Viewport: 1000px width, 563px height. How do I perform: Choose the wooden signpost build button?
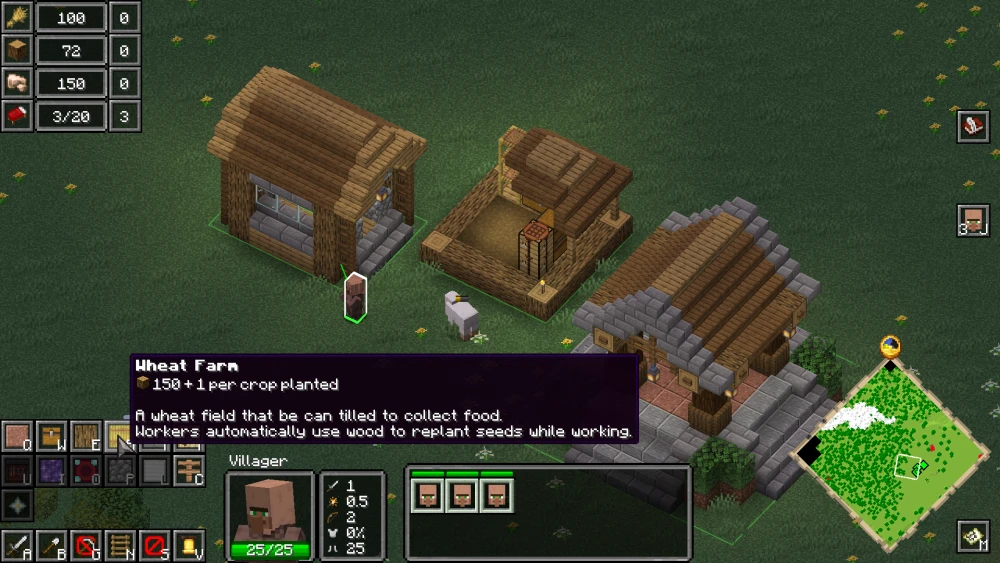coord(188,470)
